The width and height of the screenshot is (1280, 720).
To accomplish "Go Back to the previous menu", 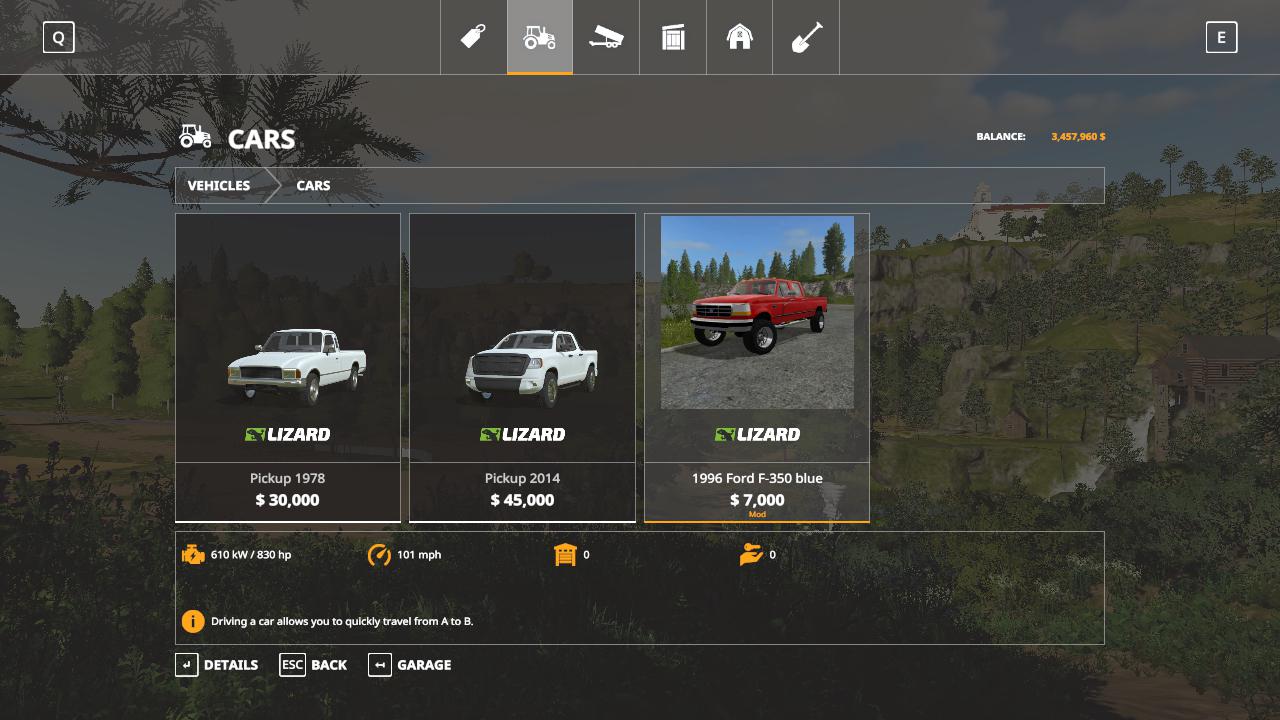I will (314, 665).
